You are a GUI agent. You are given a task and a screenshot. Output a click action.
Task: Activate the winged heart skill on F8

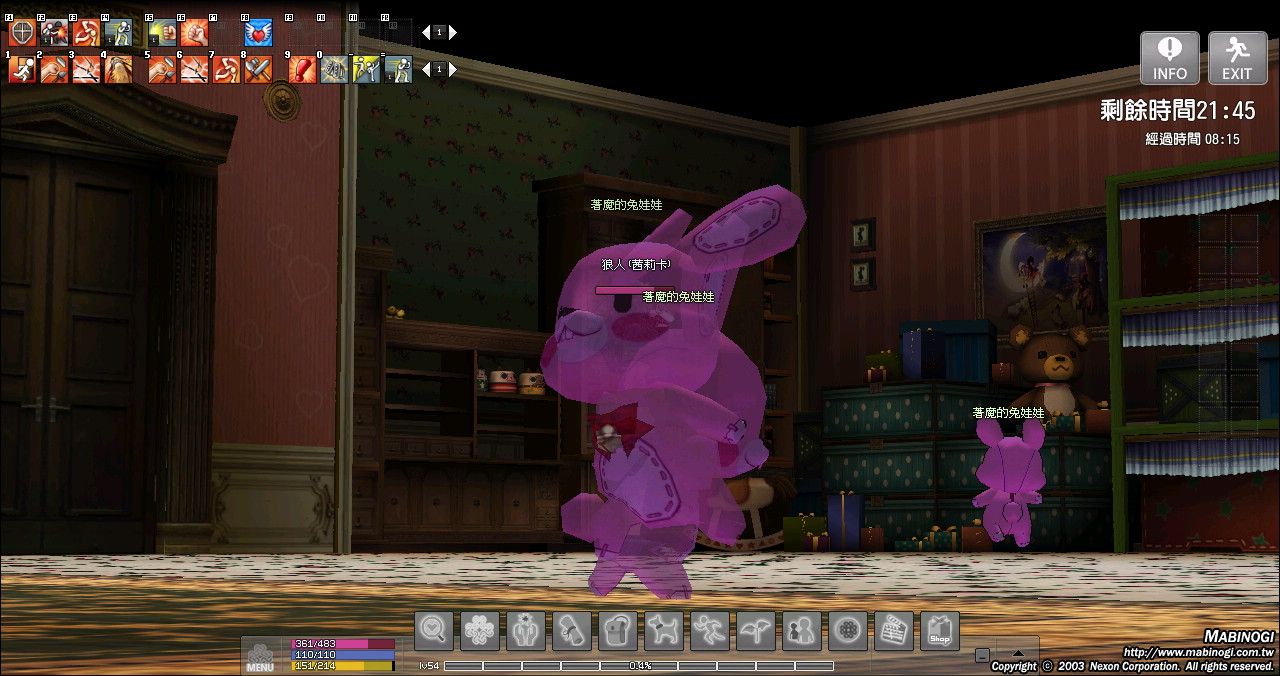[258, 33]
